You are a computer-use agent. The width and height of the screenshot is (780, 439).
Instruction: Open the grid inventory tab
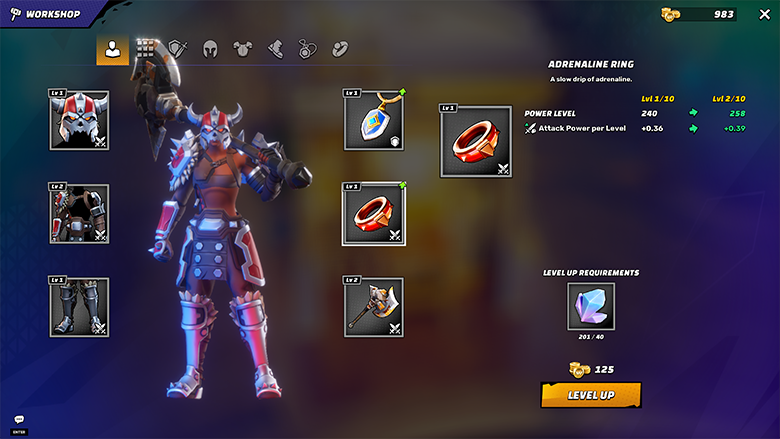[x=146, y=49]
